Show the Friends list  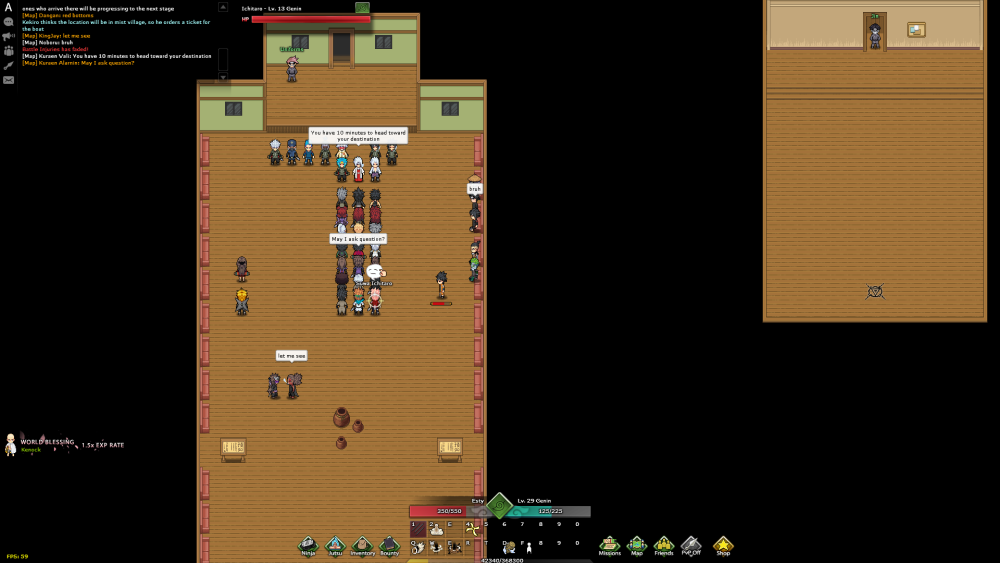(664, 545)
